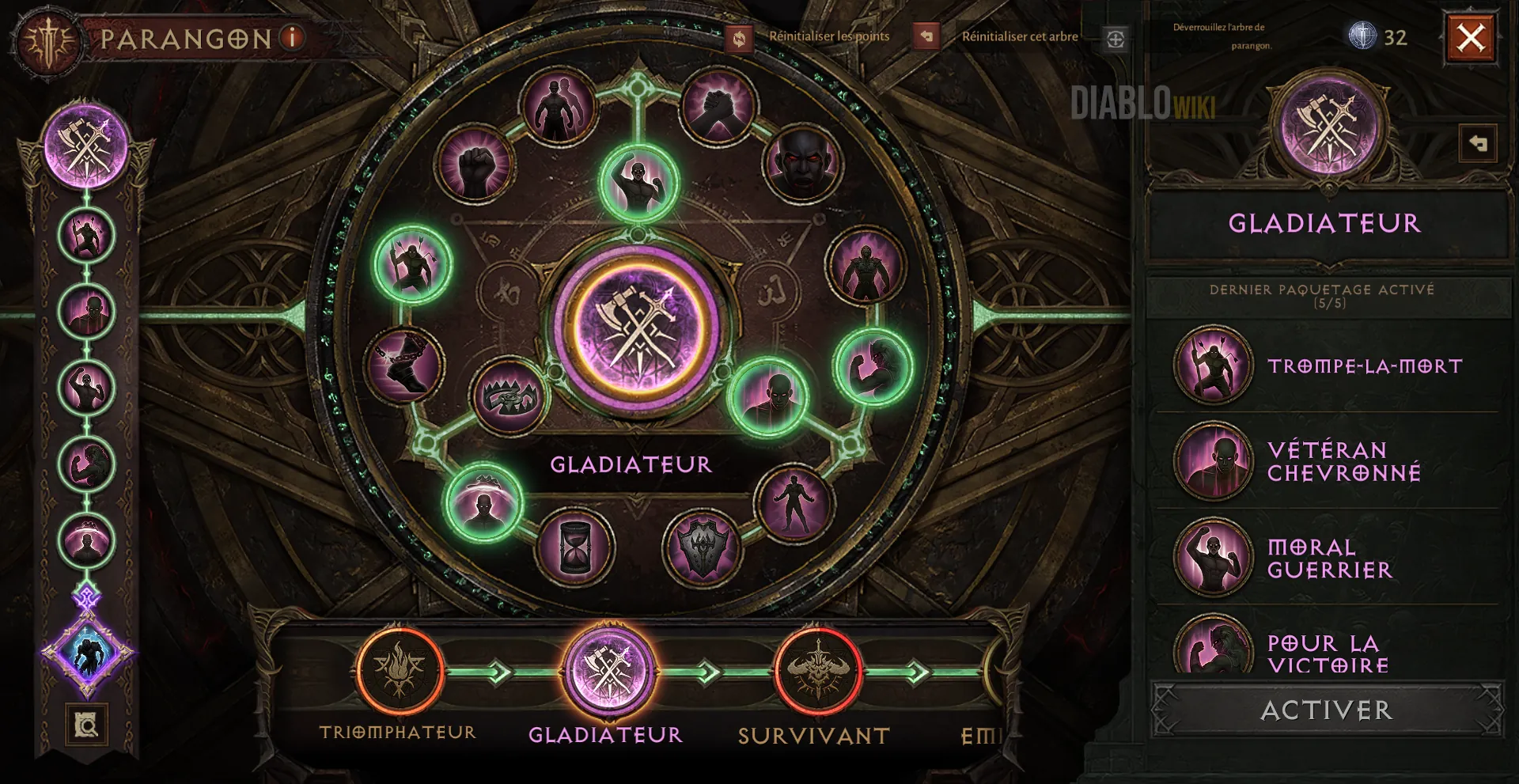Click the arm wrestling hands node
This screenshot has width=1519, height=784.
(718, 107)
